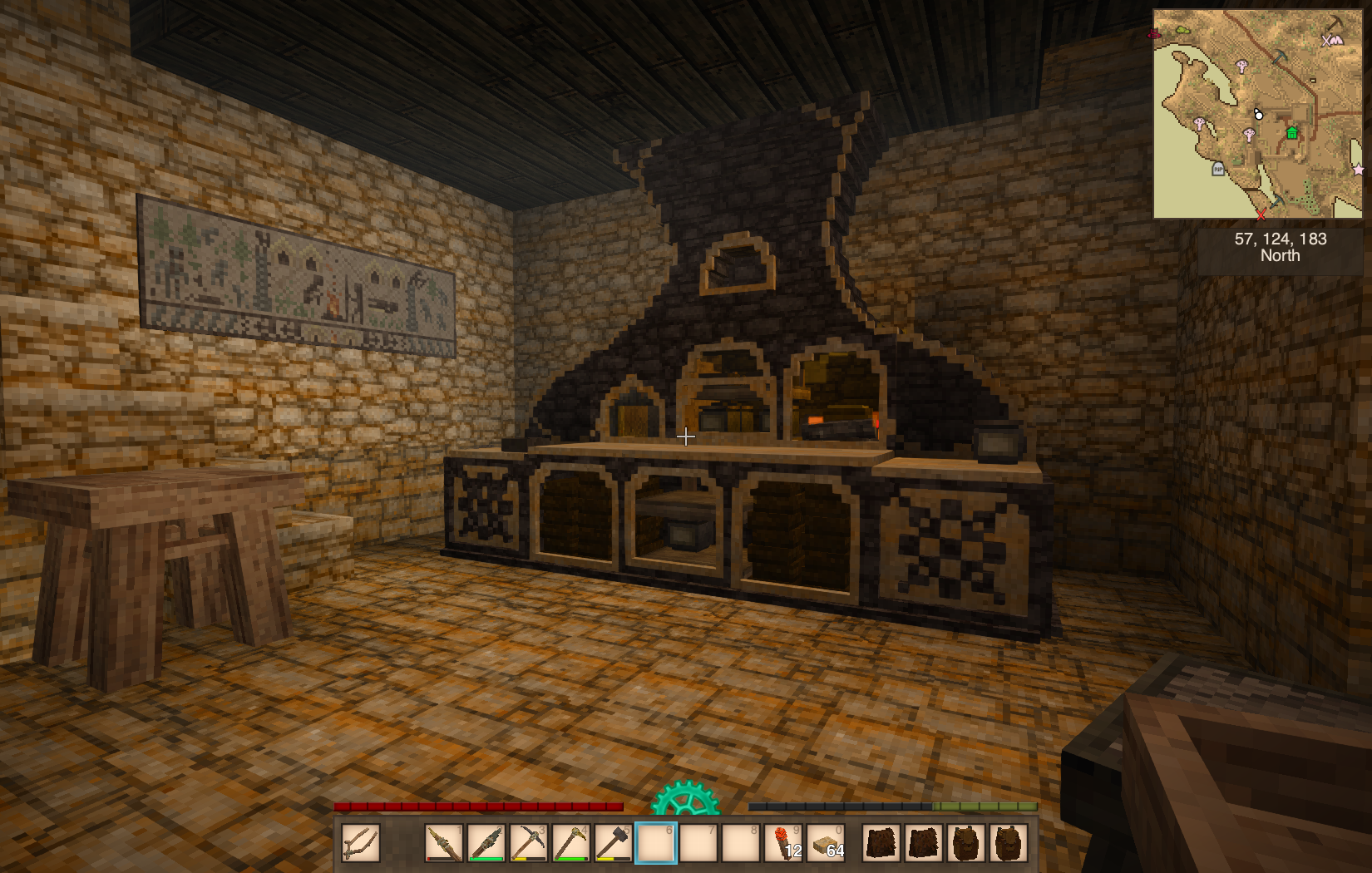Viewport: 1372px width, 873px height.
Task: Click the RIP gravestone marker on minimap
Action: (1218, 169)
